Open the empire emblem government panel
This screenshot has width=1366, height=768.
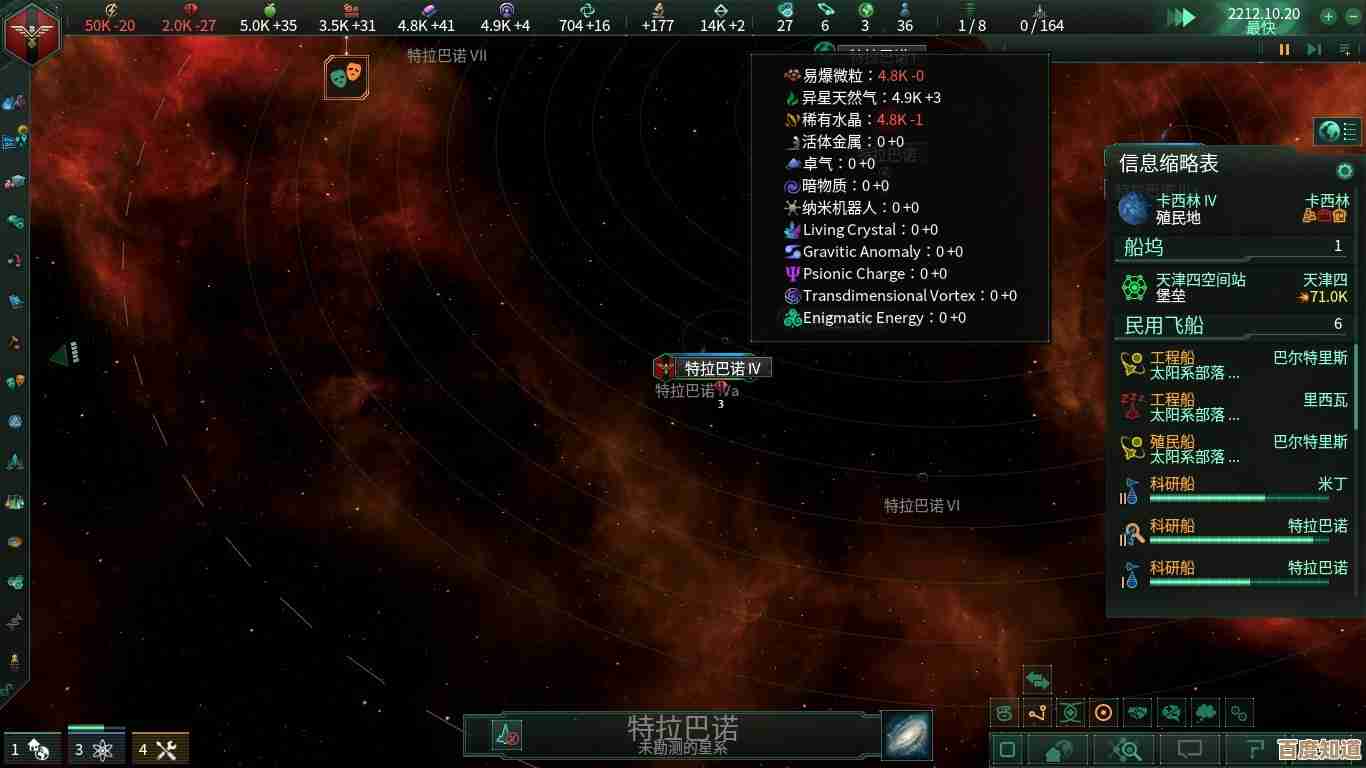tap(31, 33)
